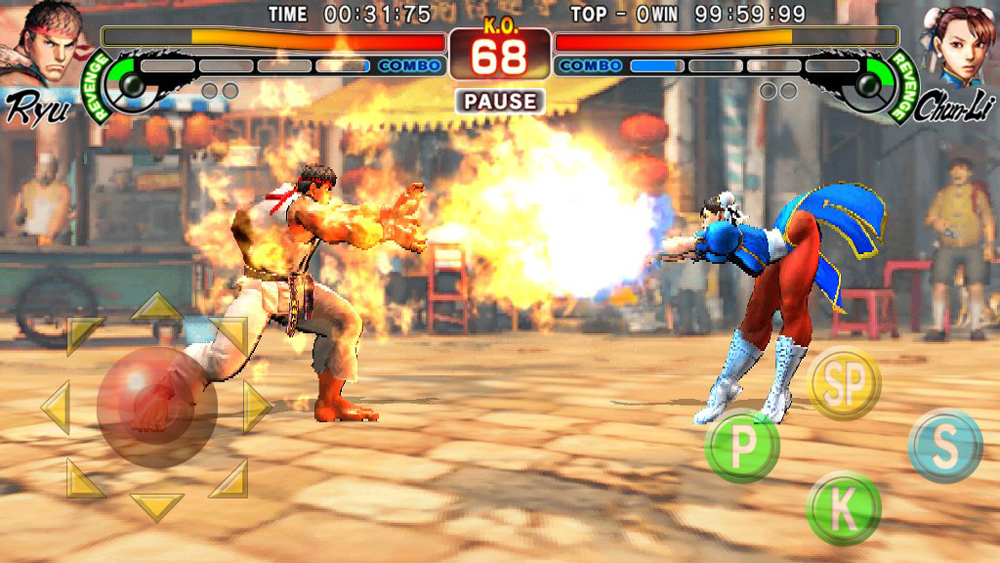Viewport: 1000px width, 563px height.
Task: Click the up arrow on the d-pad
Action: coord(156,306)
